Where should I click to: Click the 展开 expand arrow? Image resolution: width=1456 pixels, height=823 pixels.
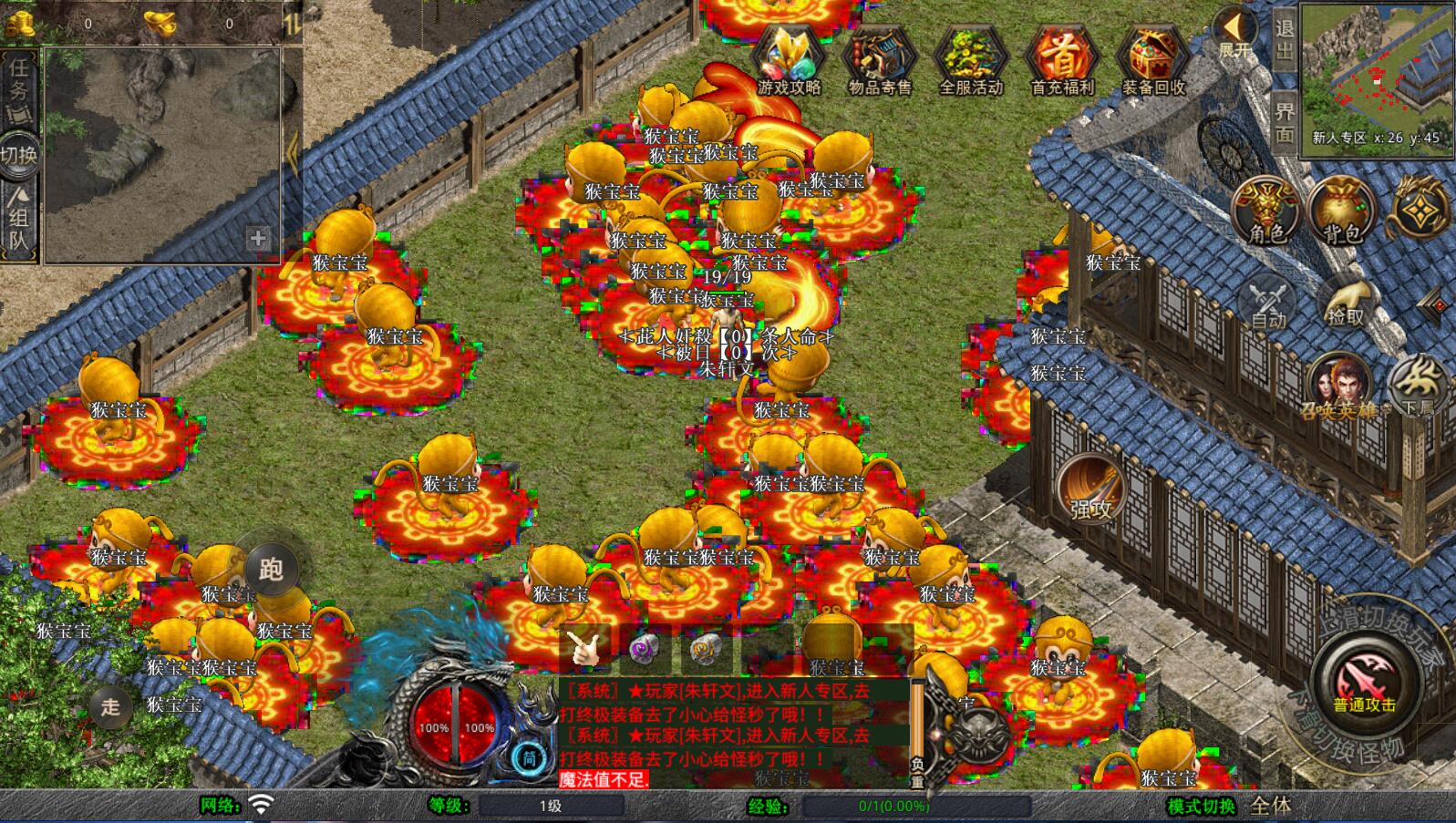pyautogui.click(x=1234, y=34)
